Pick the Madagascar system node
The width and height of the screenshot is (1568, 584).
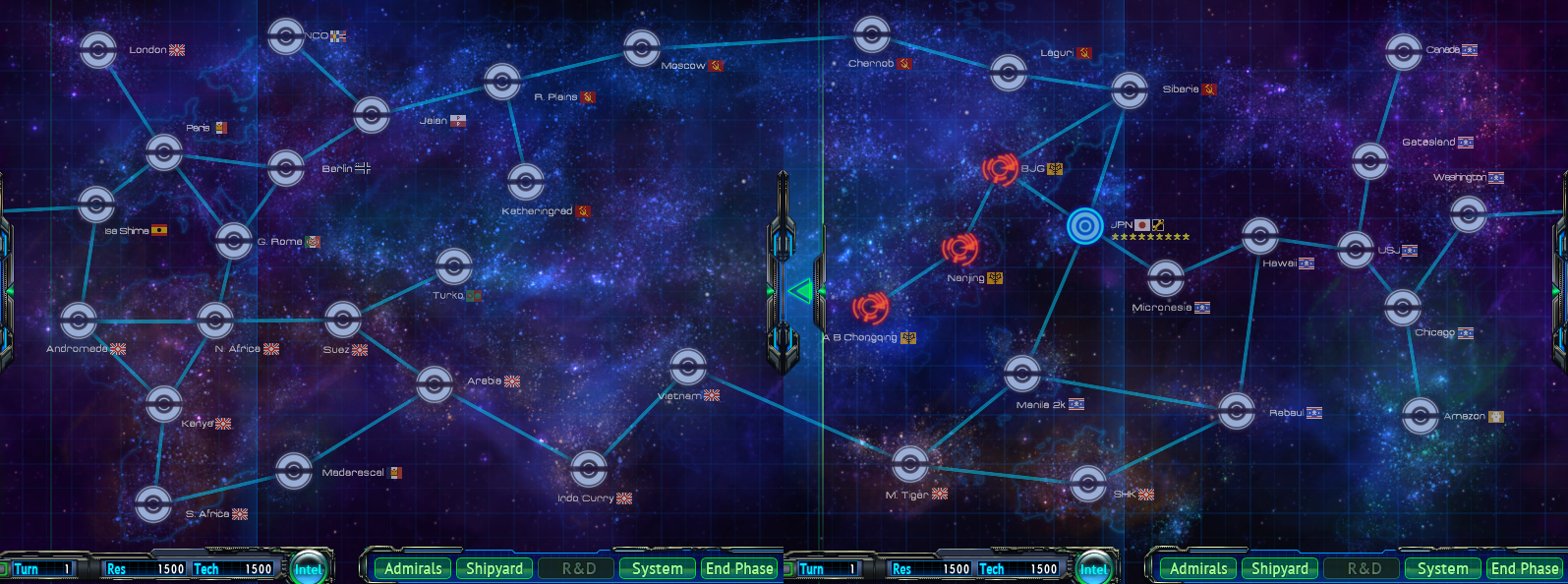coord(294,471)
